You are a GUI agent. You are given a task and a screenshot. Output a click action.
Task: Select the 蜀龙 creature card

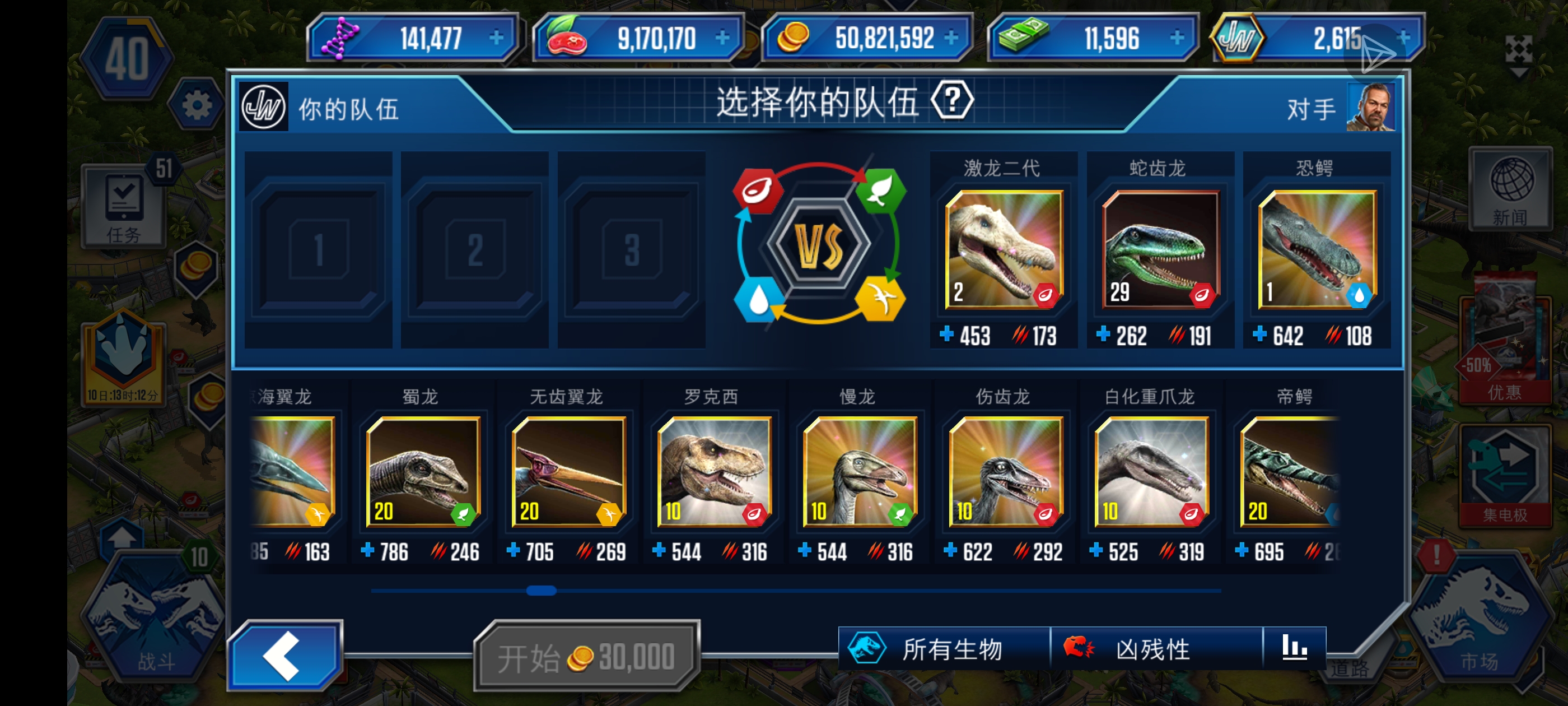click(422, 471)
